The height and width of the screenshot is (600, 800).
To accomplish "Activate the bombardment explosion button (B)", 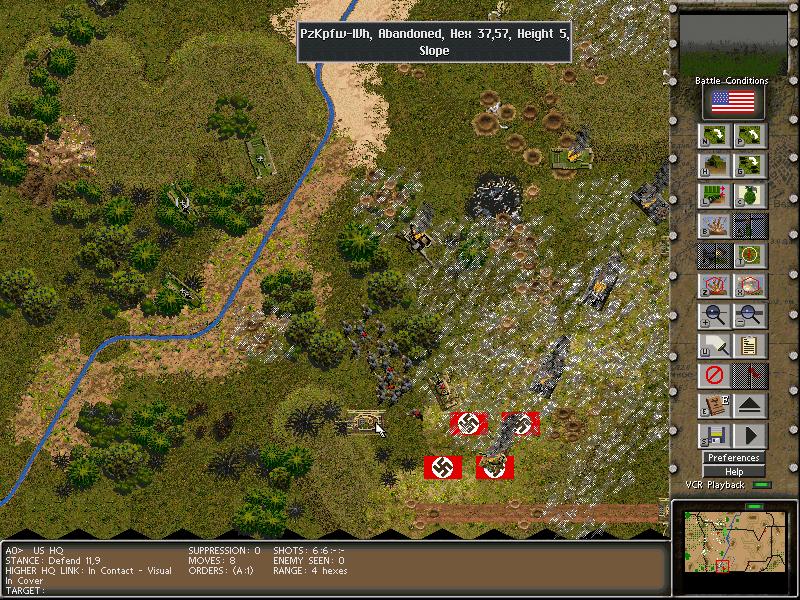I will click(x=714, y=226).
